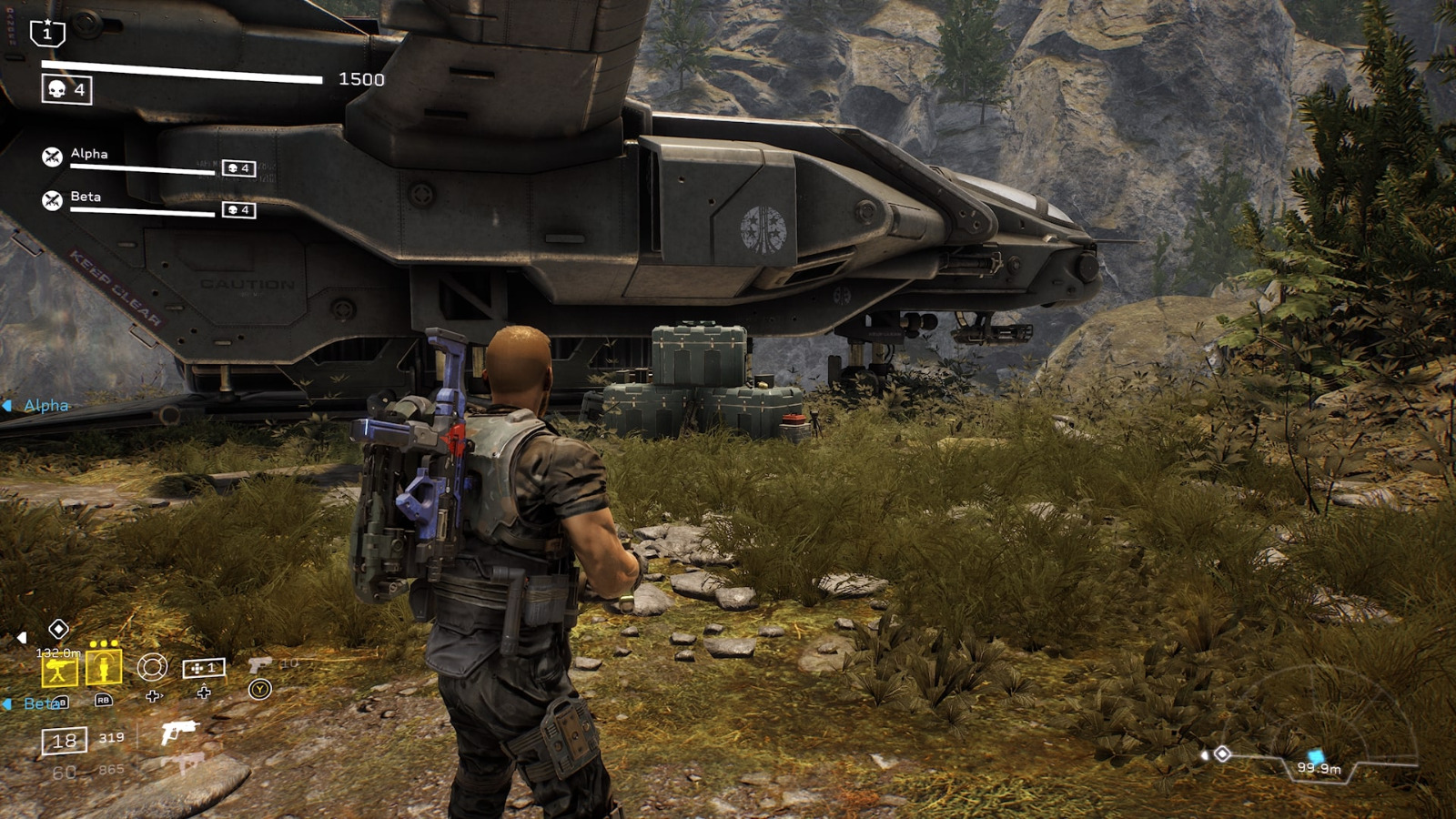The height and width of the screenshot is (819, 1456).
Task: Click the crossed-rifles icon next to Alpha
Action: pos(52,157)
